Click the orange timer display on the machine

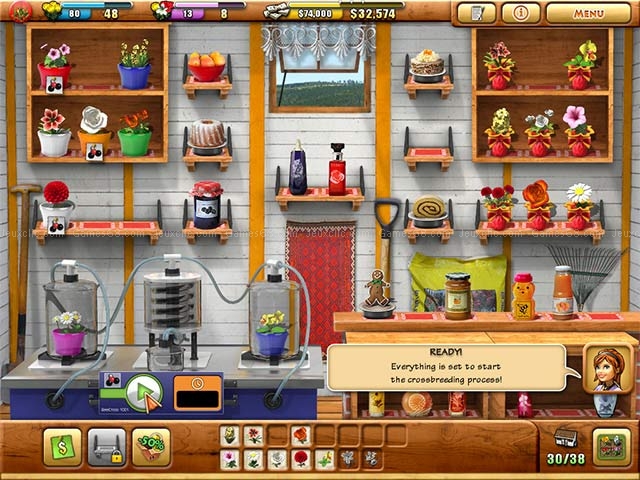(198, 392)
